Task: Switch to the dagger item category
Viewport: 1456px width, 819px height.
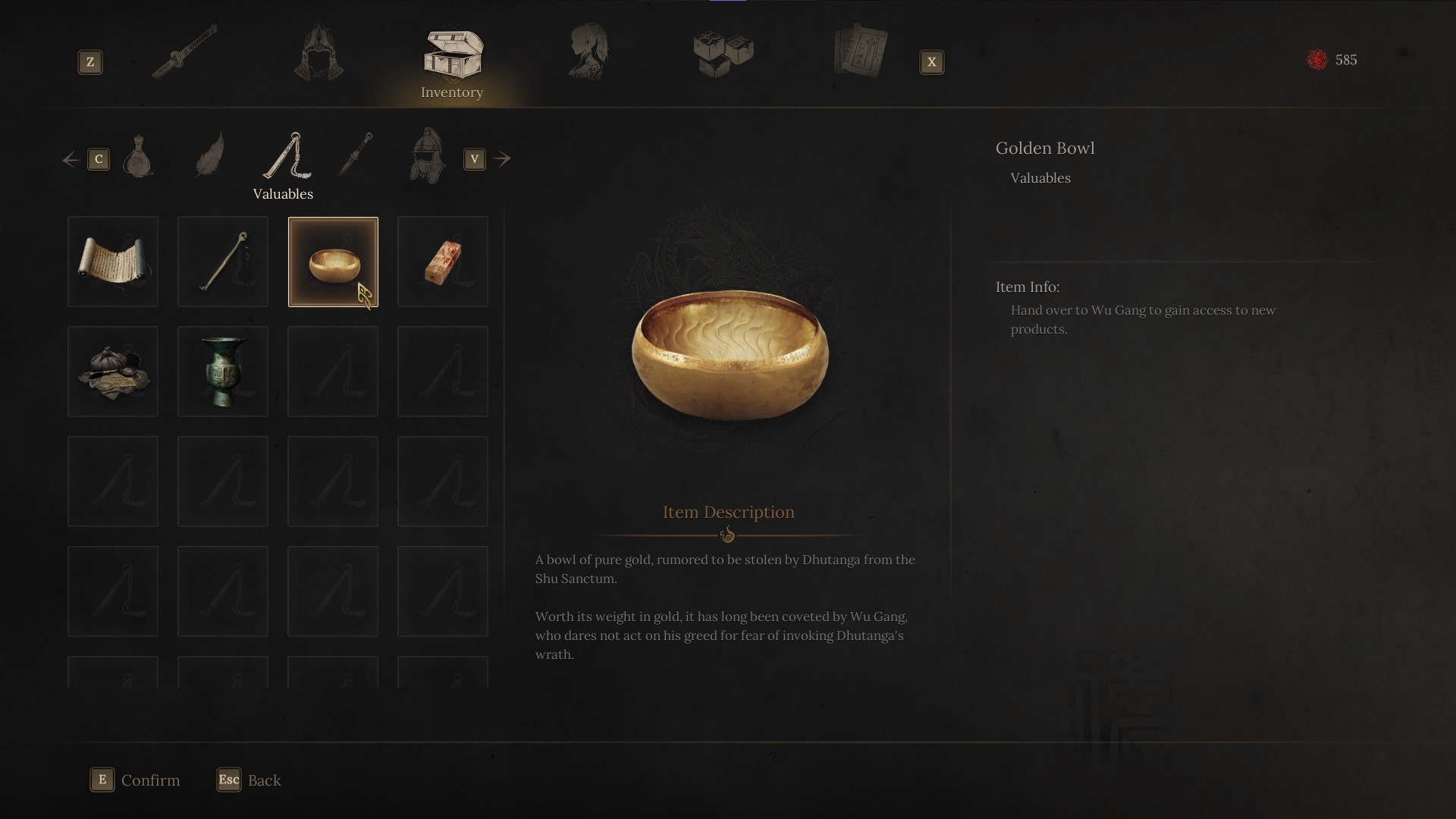Action: [x=355, y=154]
